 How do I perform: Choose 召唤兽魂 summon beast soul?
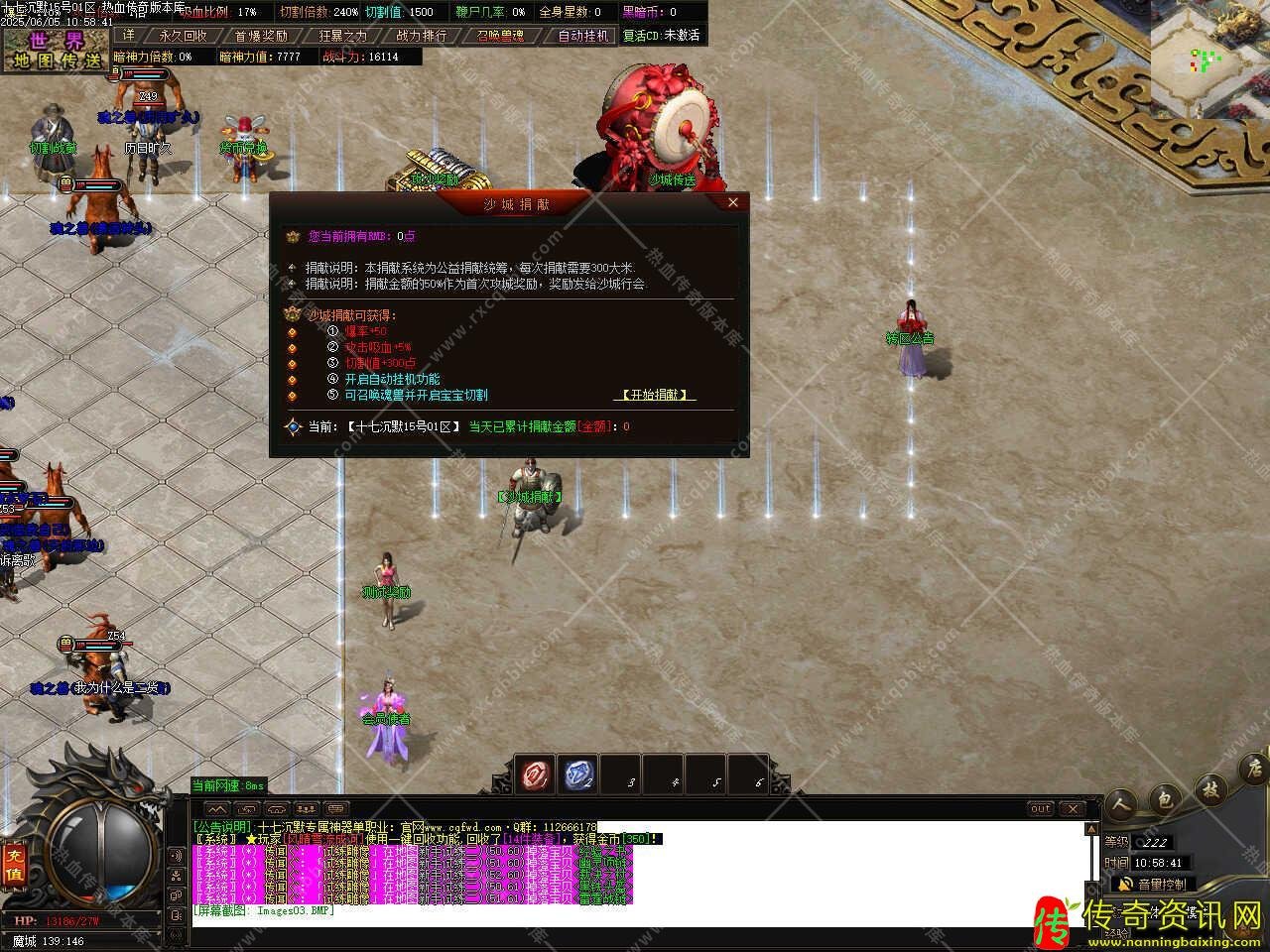pos(500,36)
